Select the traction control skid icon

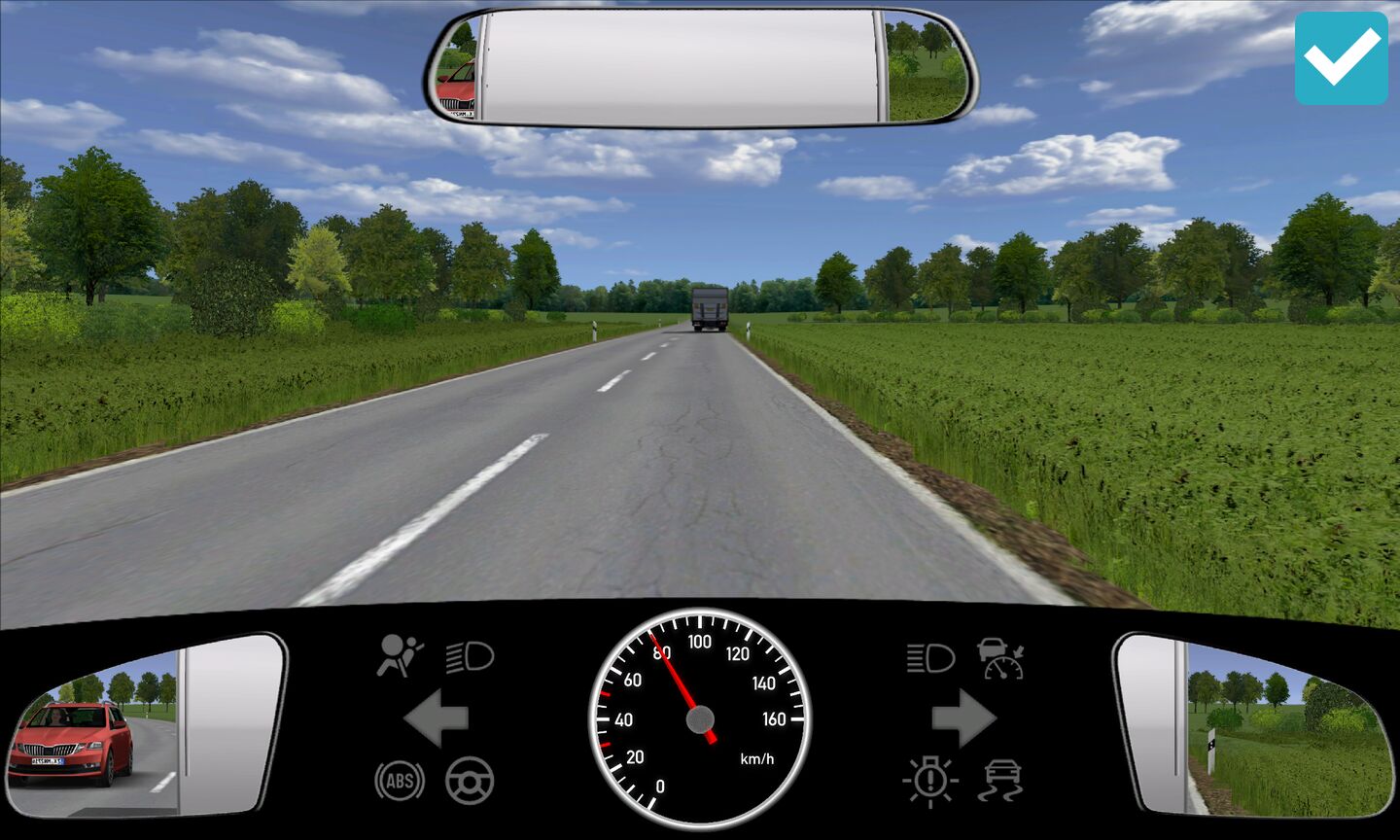[x=1001, y=780]
